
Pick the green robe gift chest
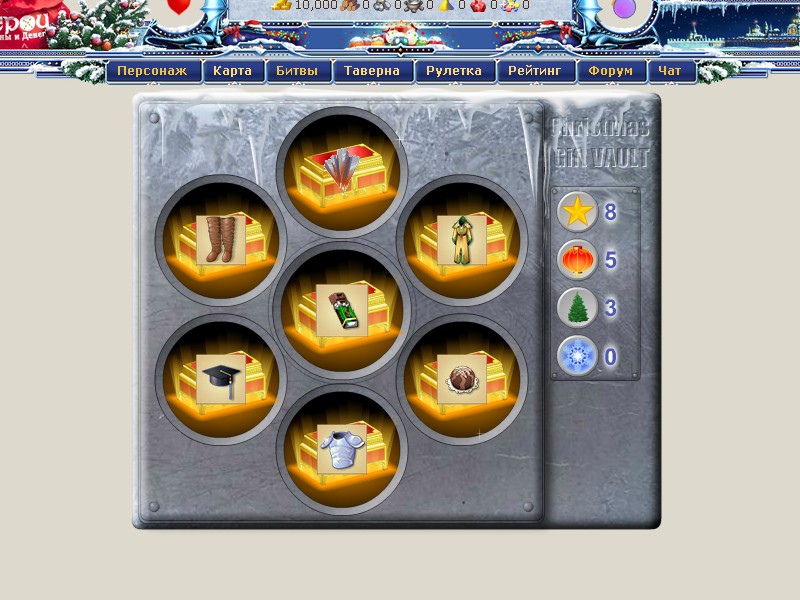(x=461, y=240)
